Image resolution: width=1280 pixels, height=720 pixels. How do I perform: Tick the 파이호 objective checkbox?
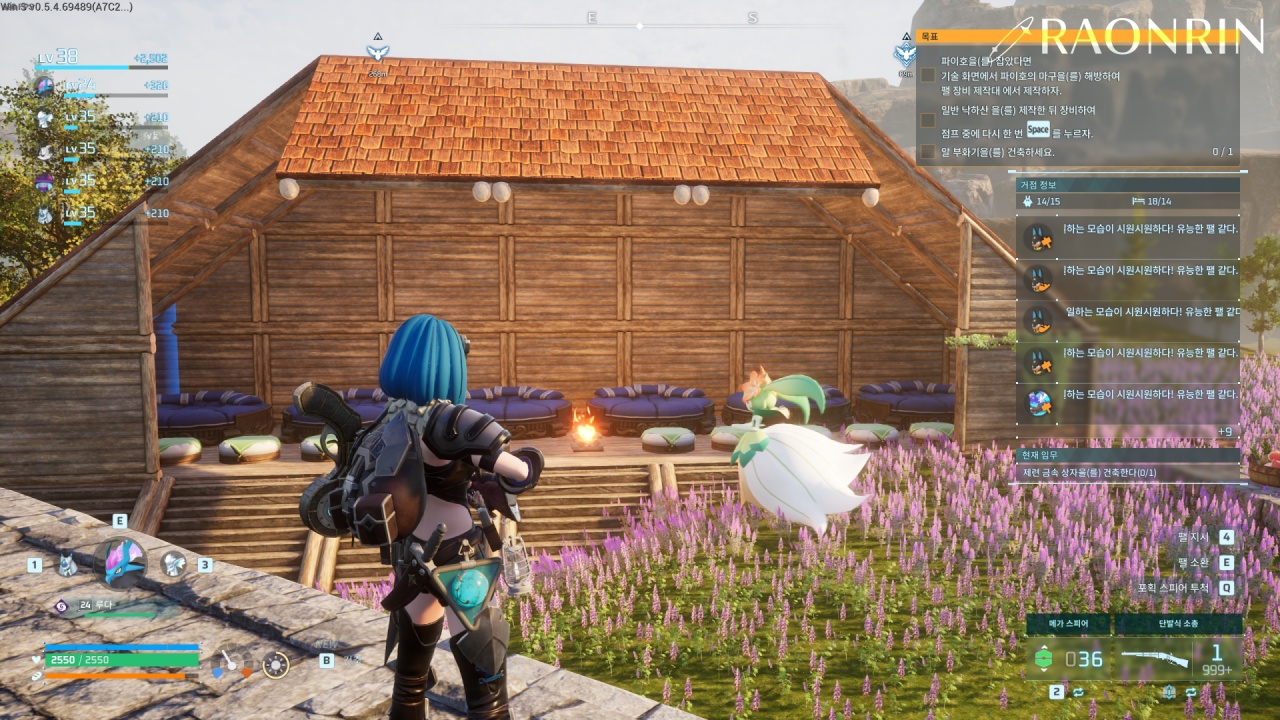click(x=929, y=75)
